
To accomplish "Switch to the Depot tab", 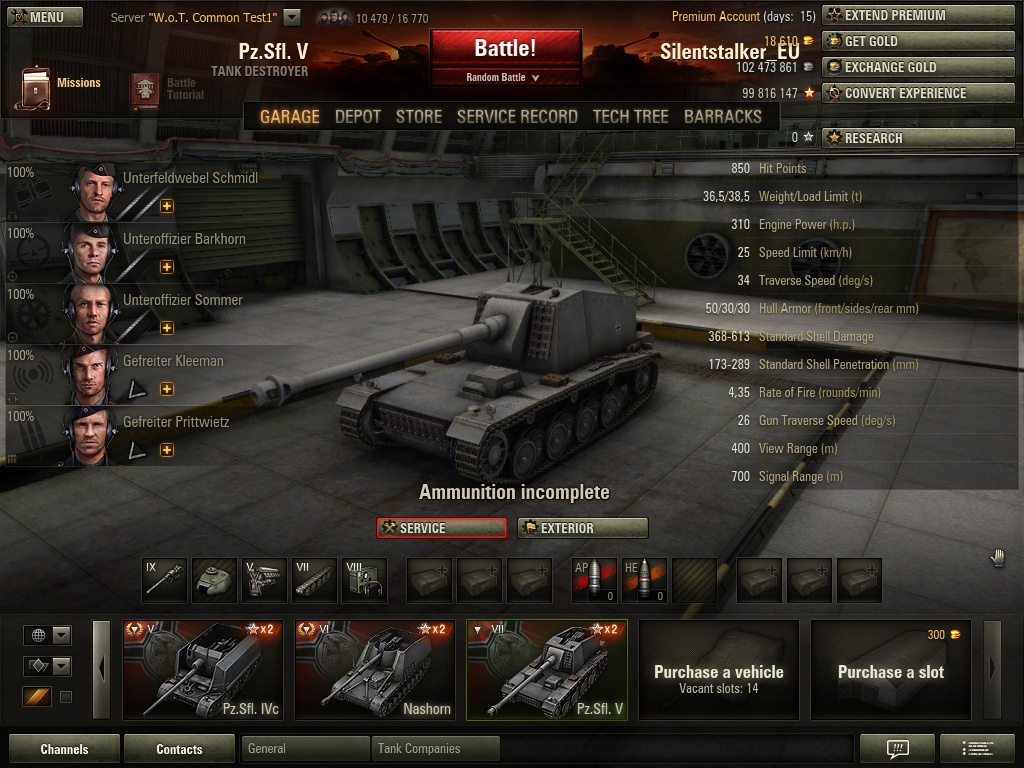I will [x=357, y=116].
